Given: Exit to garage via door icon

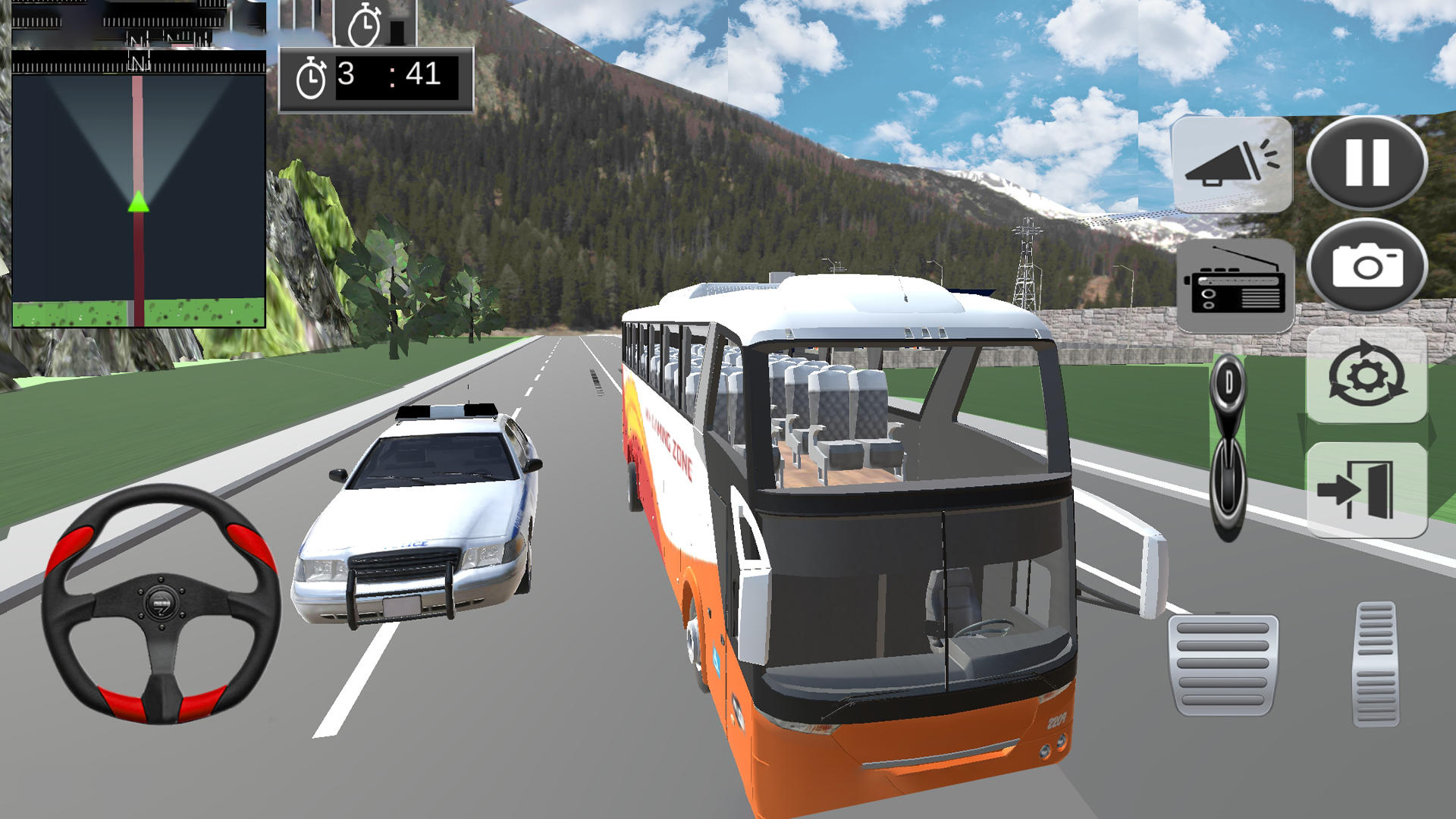Looking at the screenshot, I should pos(1367,485).
